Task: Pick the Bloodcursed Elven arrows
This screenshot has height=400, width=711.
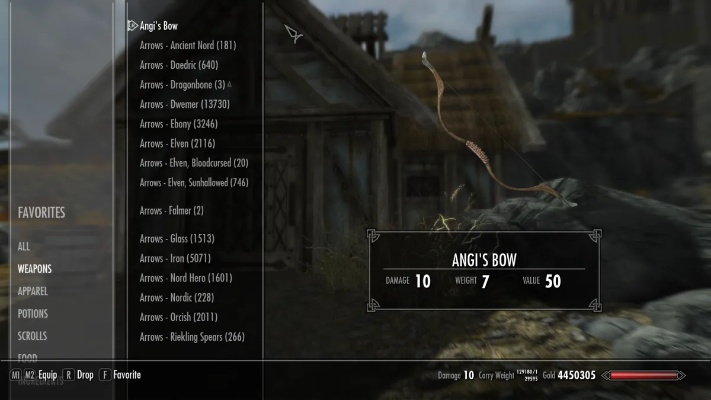Action: click(194, 163)
